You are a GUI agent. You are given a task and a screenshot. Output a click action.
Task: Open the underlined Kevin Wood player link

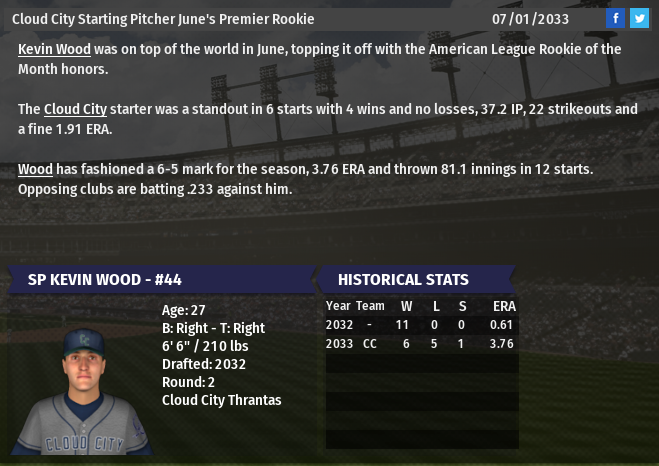pos(54,49)
